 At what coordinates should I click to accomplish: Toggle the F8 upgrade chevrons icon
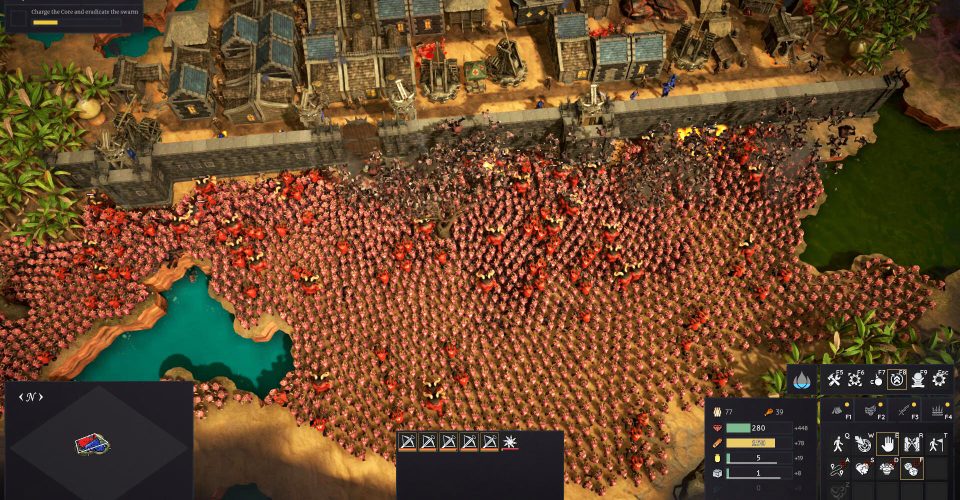(898, 380)
